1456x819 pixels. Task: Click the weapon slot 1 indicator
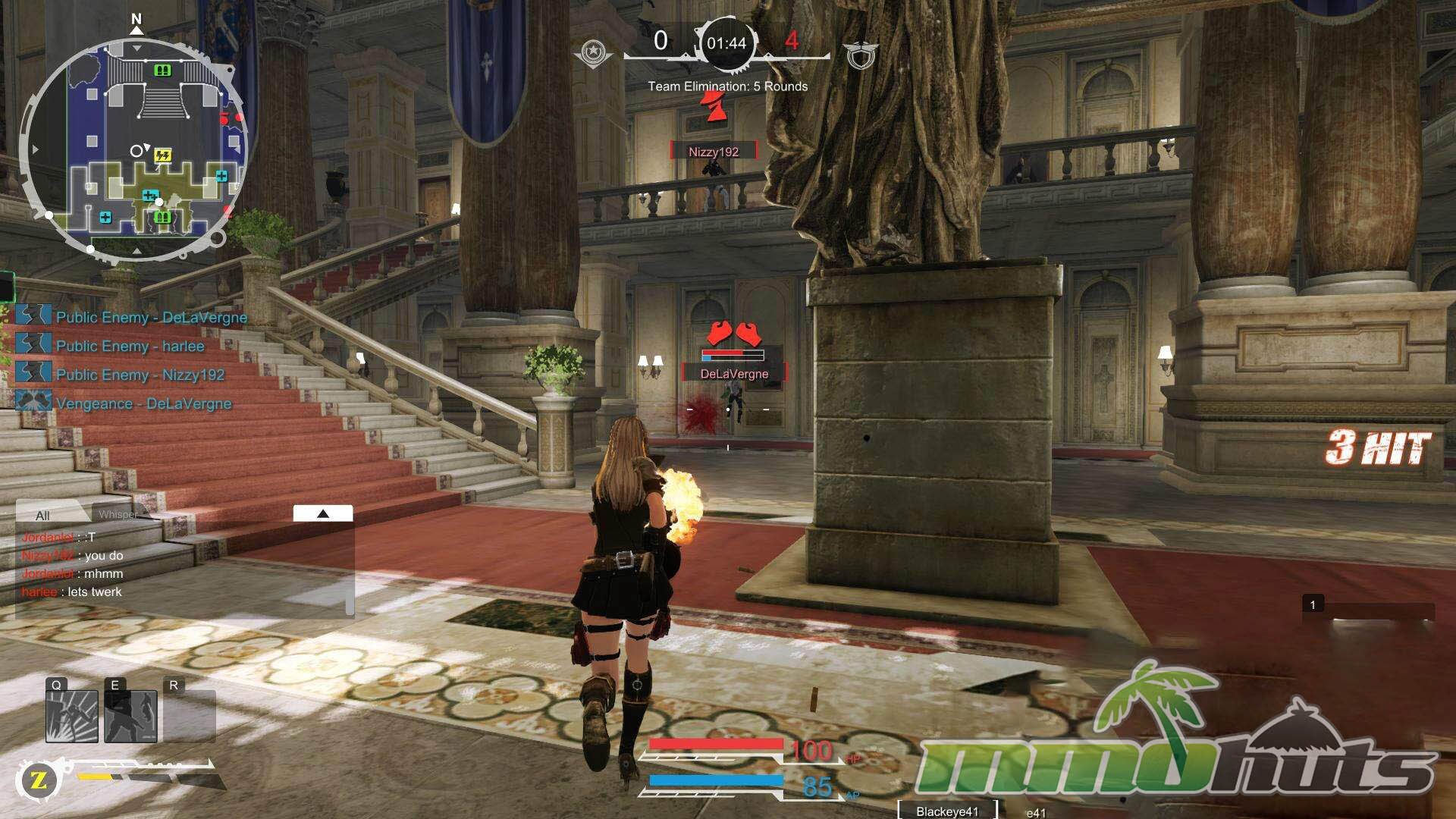point(1313,604)
